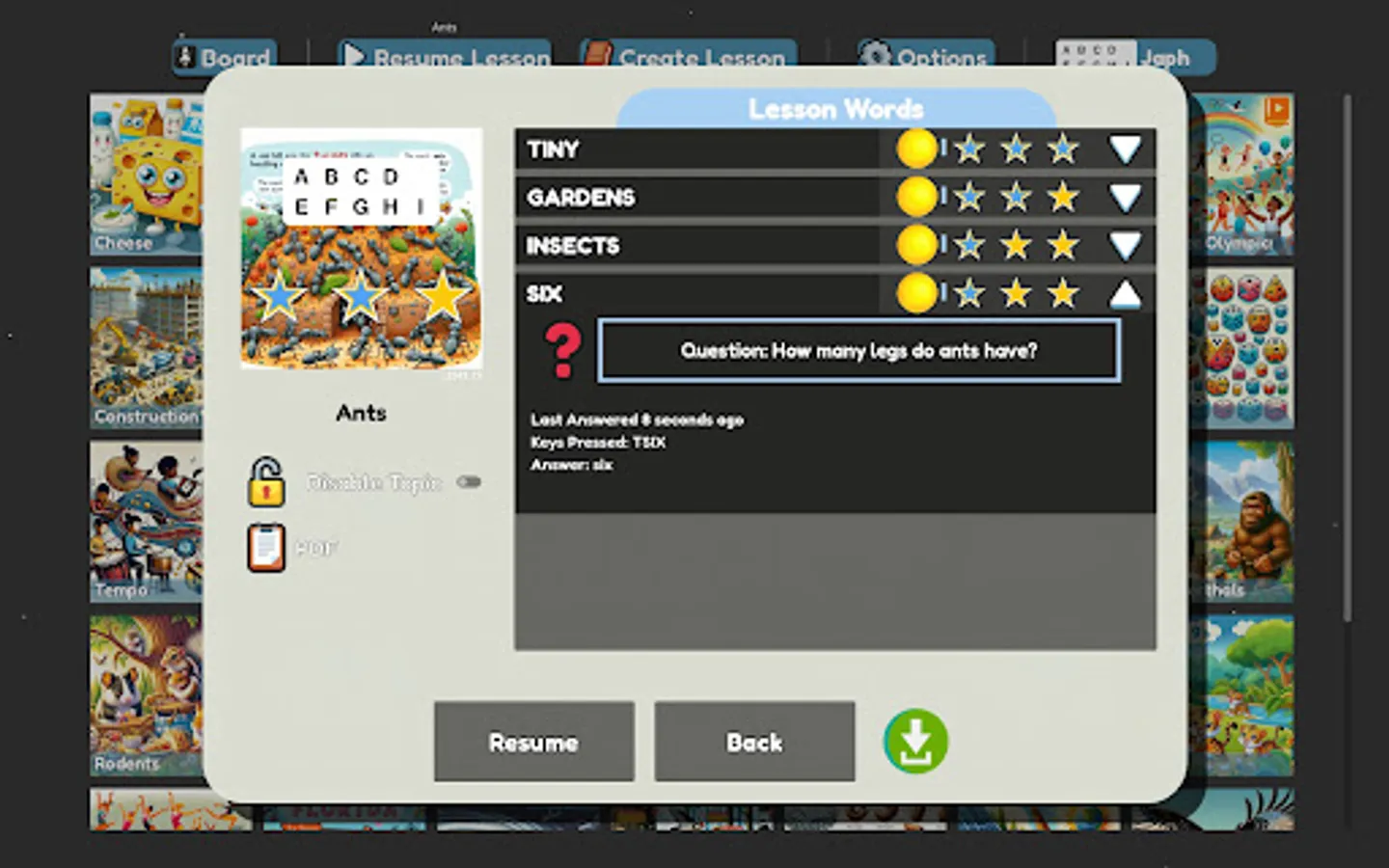This screenshot has width=1389, height=868.
Task: Toggle the yellow coin on the TINY row
Action: click(917, 149)
